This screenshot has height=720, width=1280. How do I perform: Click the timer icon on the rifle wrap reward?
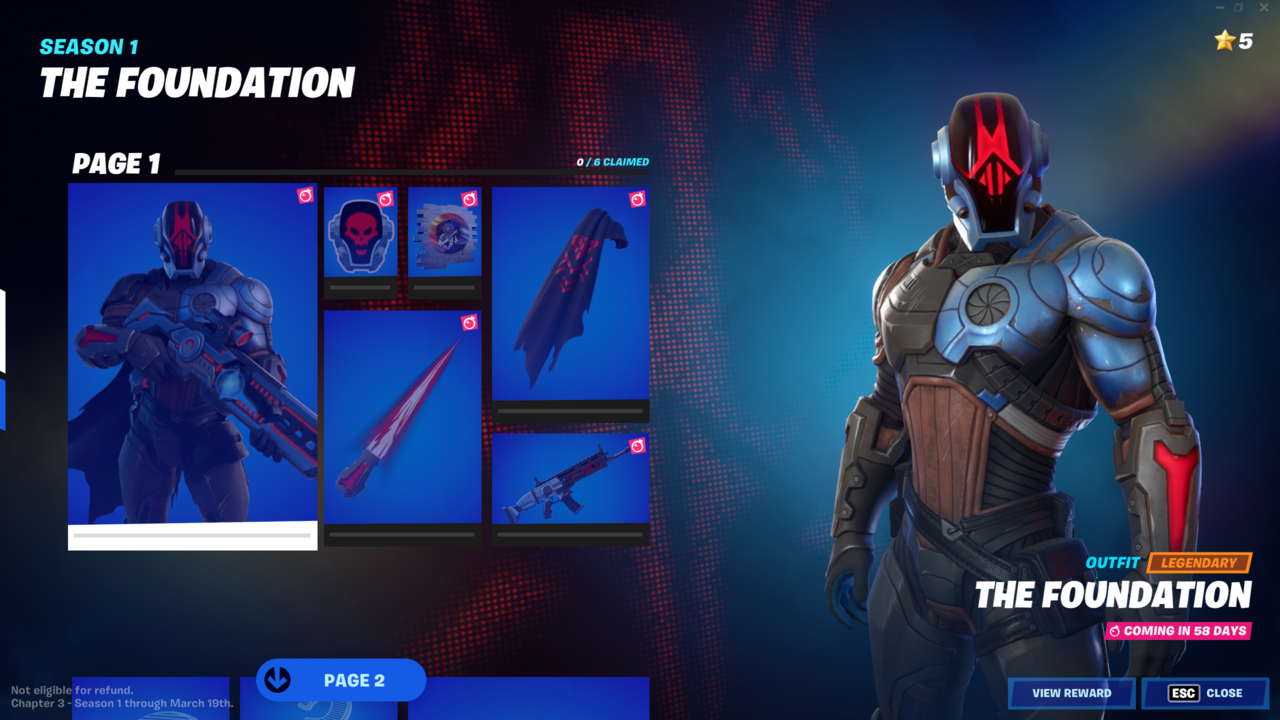pos(638,447)
